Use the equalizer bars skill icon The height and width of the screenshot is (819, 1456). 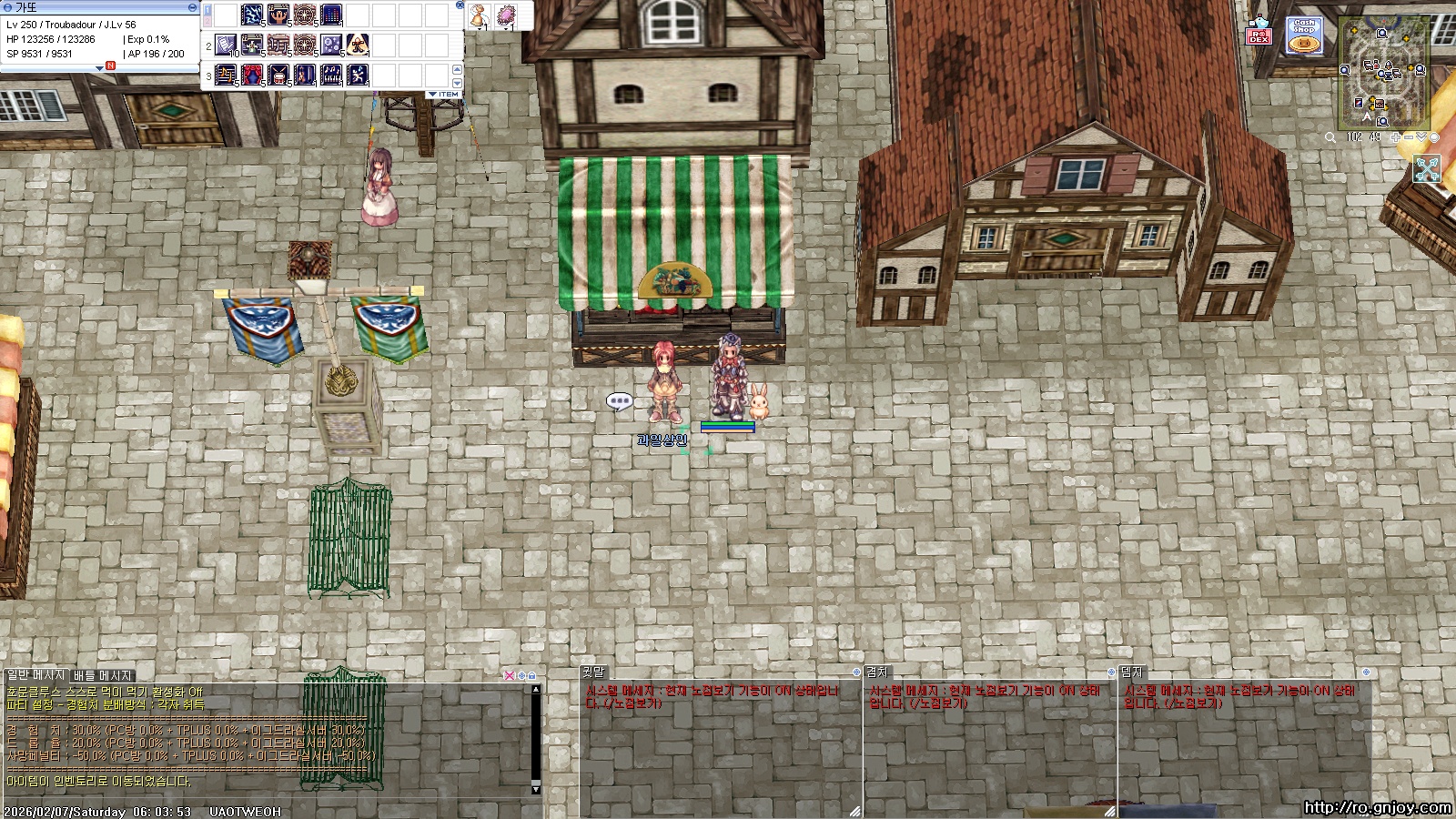[331, 15]
